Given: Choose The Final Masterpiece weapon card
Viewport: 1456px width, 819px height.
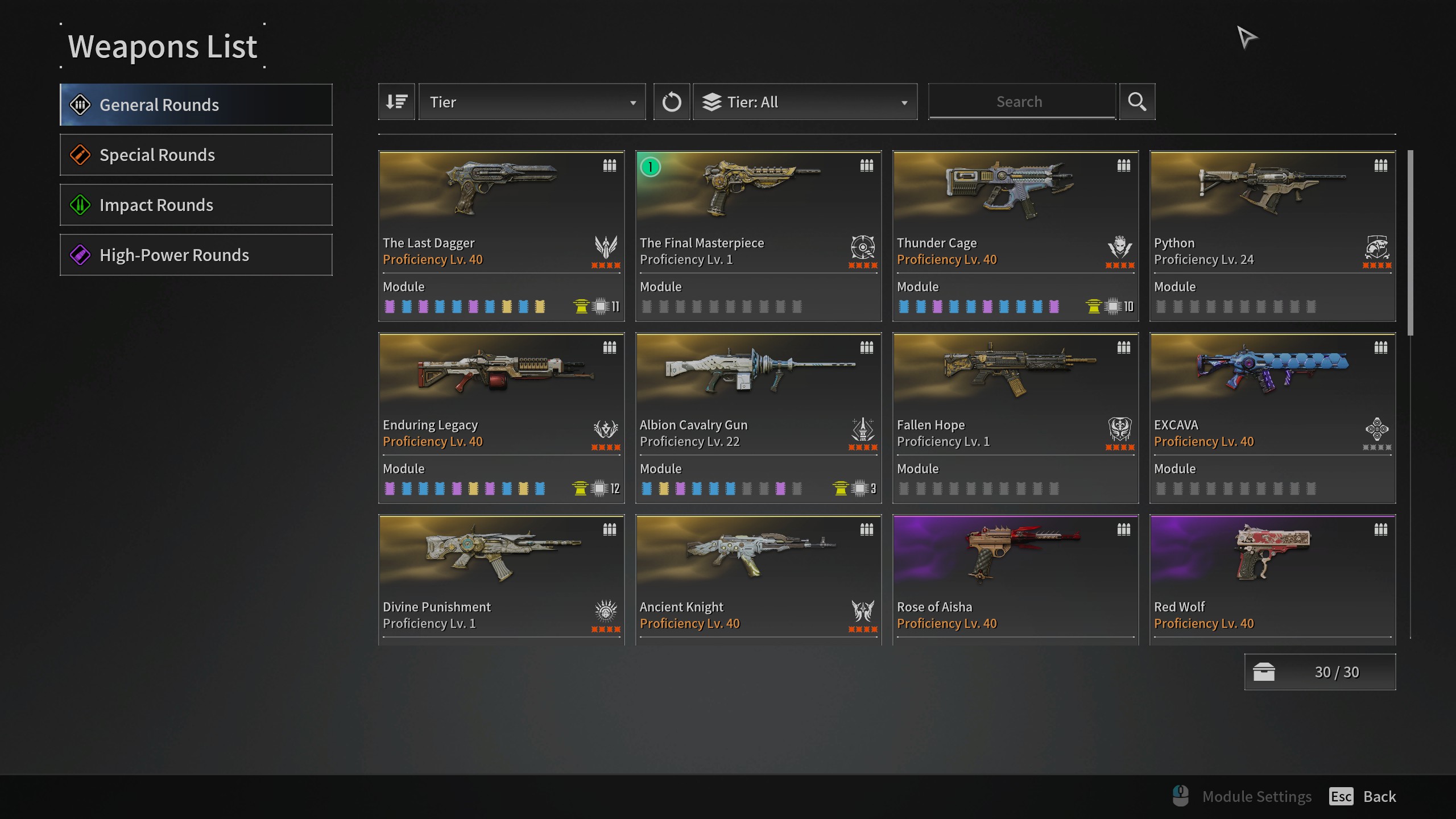Looking at the screenshot, I should tap(758, 235).
